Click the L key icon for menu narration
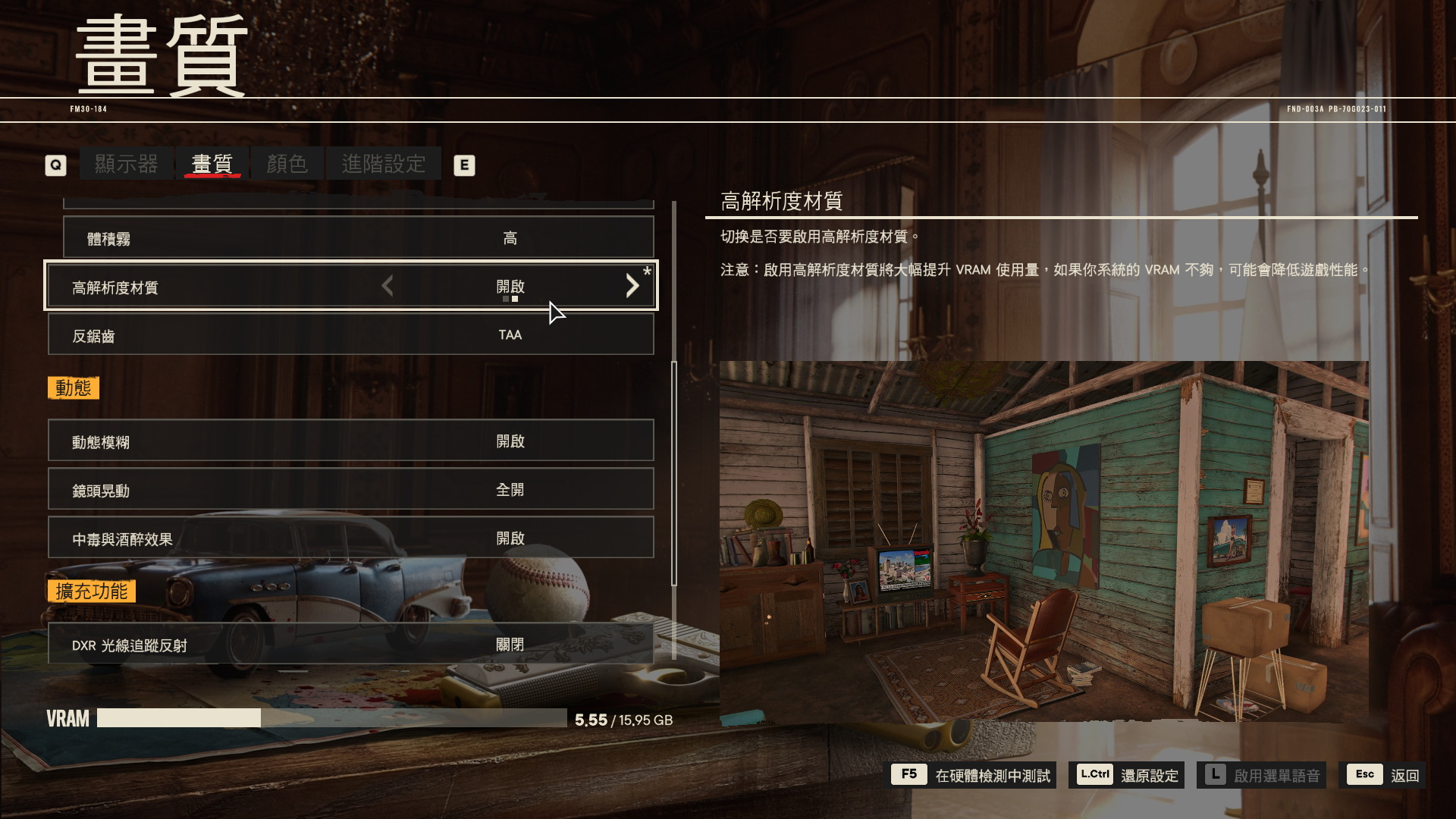The height and width of the screenshot is (819, 1456). 1216,775
